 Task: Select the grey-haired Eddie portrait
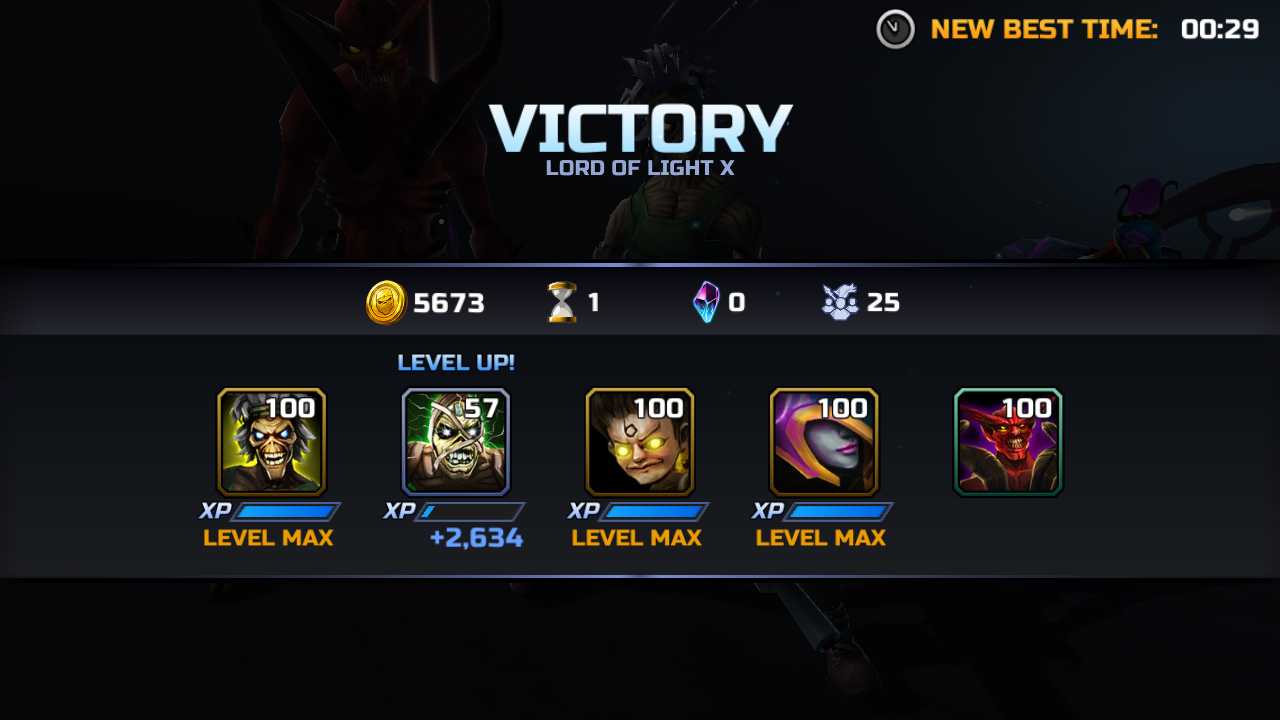point(271,442)
